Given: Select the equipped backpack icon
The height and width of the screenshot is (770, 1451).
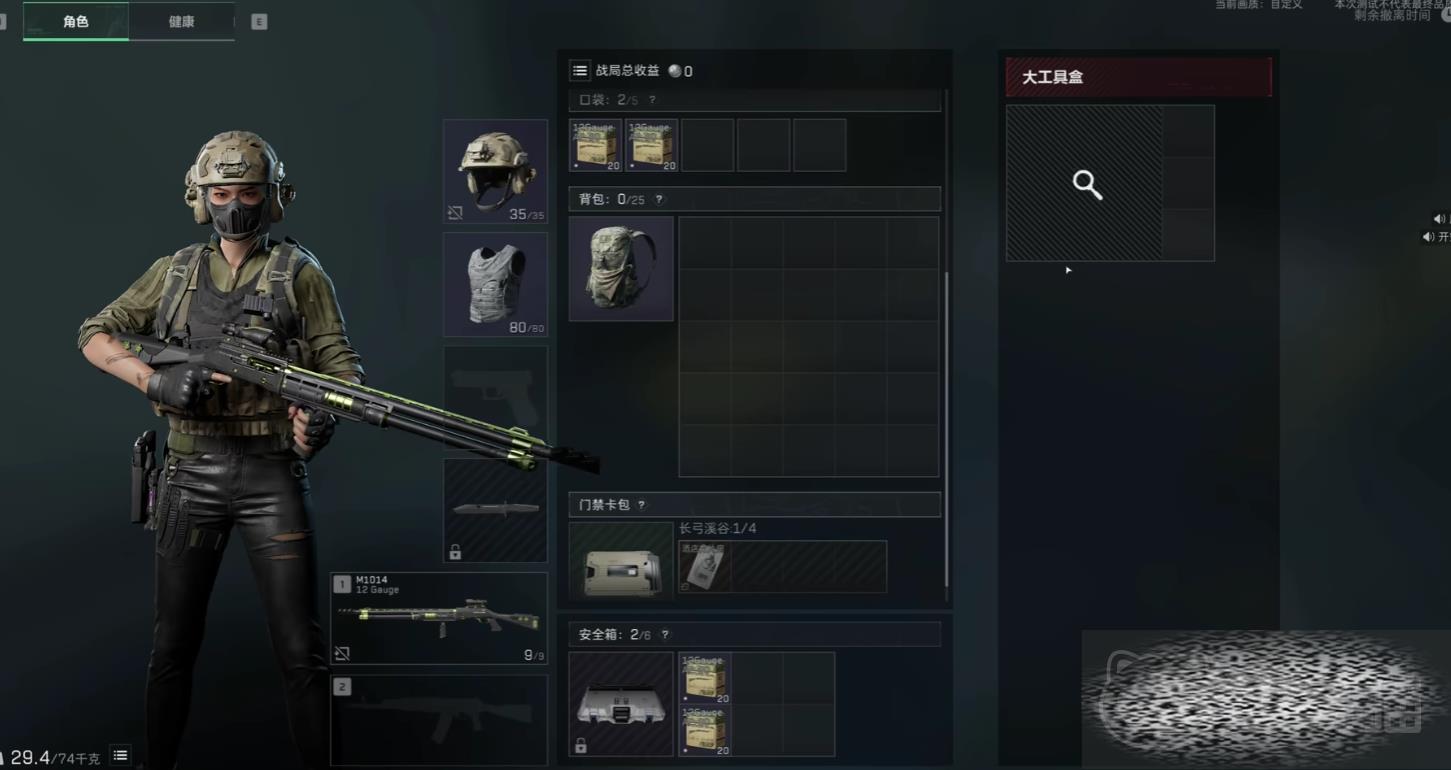Looking at the screenshot, I should click(621, 269).
